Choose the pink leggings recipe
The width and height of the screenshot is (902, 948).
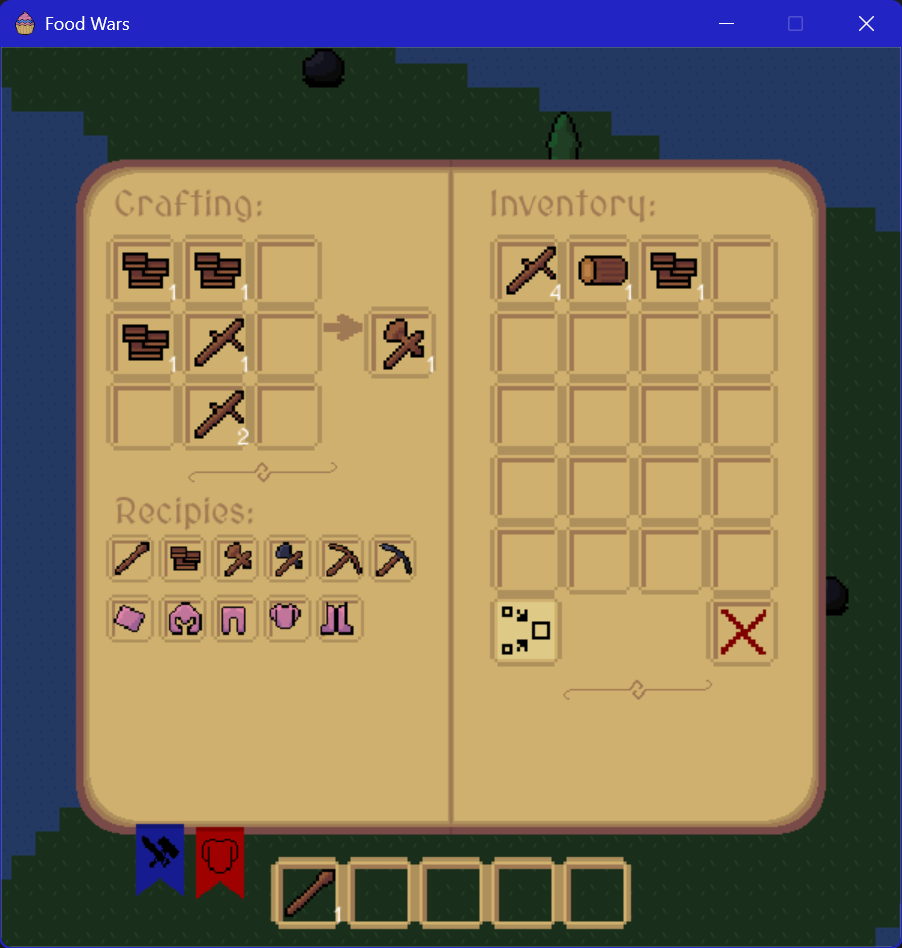click(236, 619)
